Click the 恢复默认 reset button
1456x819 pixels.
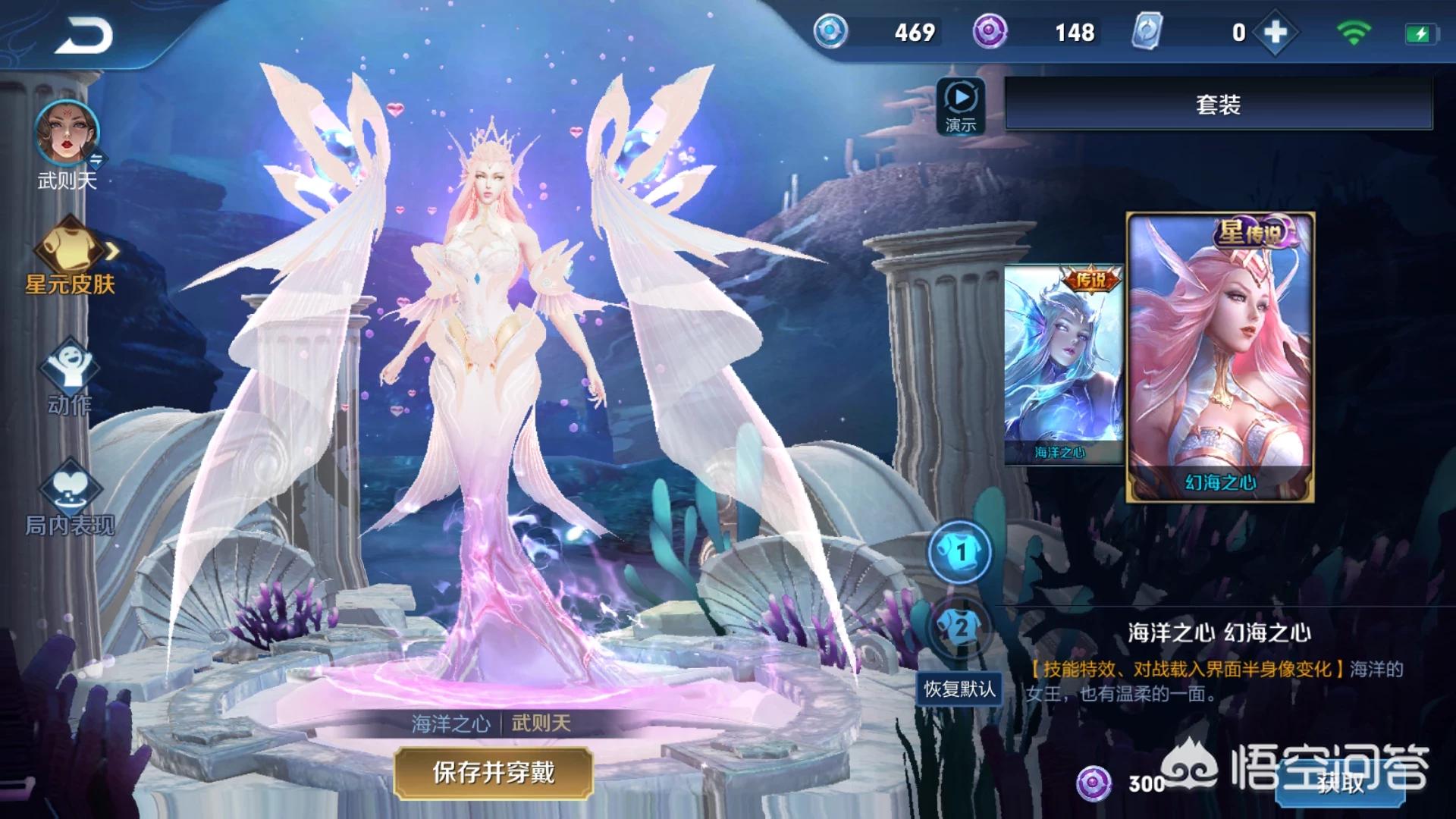click(x=959, y=689)
